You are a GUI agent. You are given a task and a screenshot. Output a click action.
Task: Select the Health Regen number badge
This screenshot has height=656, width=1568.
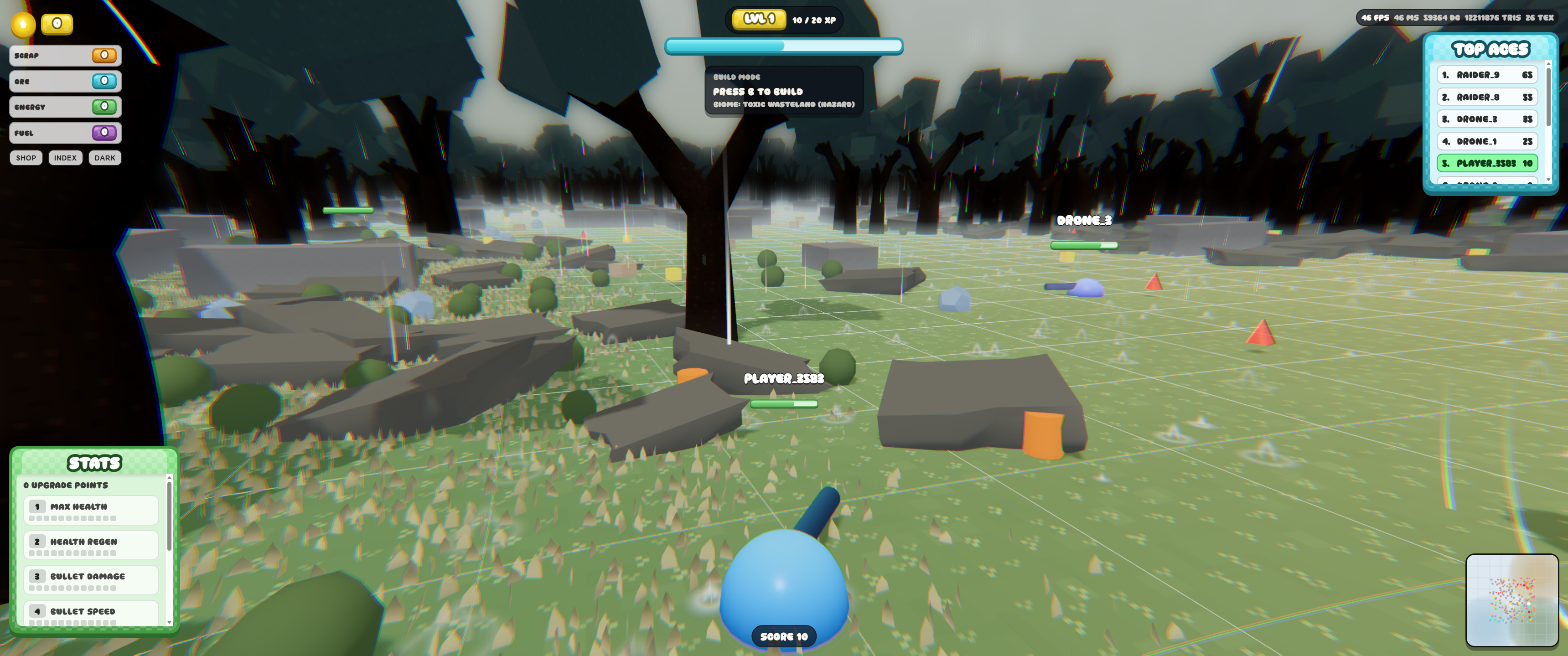click(x=38, y=541)
